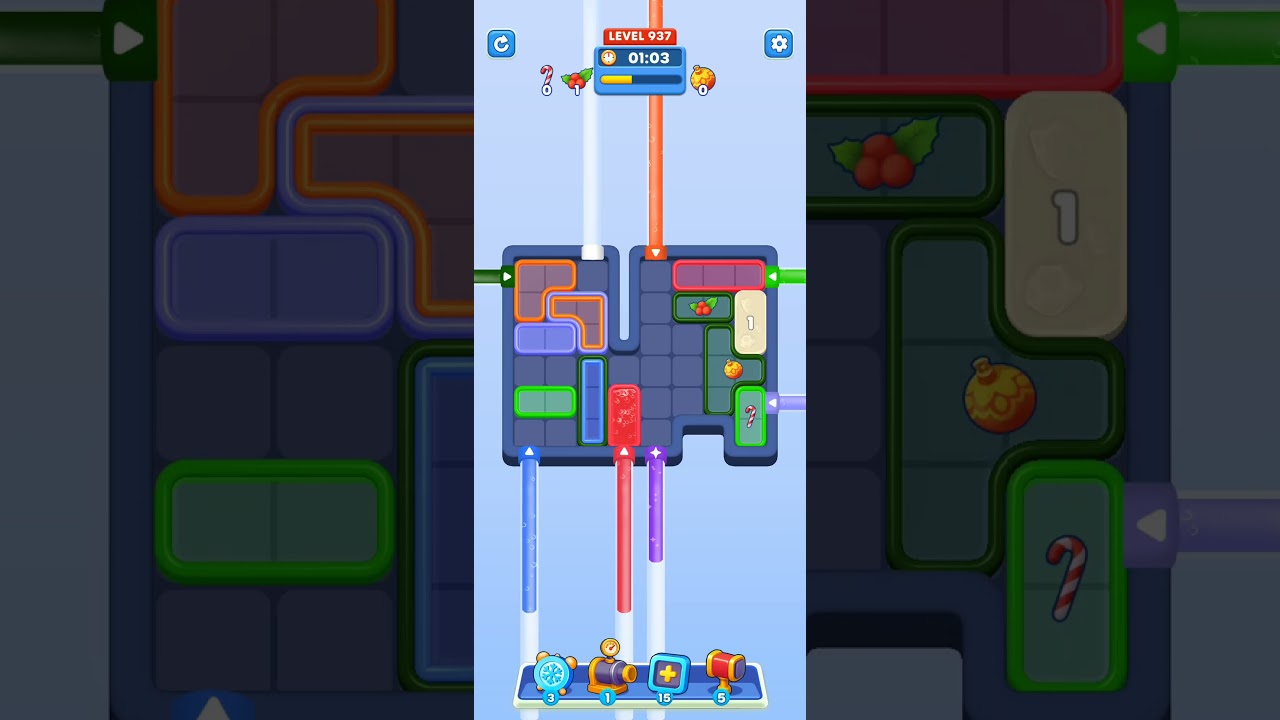The height and width of the screenshot is (720, 1280).
Task: Tap the holly berry counter icon
Action: 576,78
